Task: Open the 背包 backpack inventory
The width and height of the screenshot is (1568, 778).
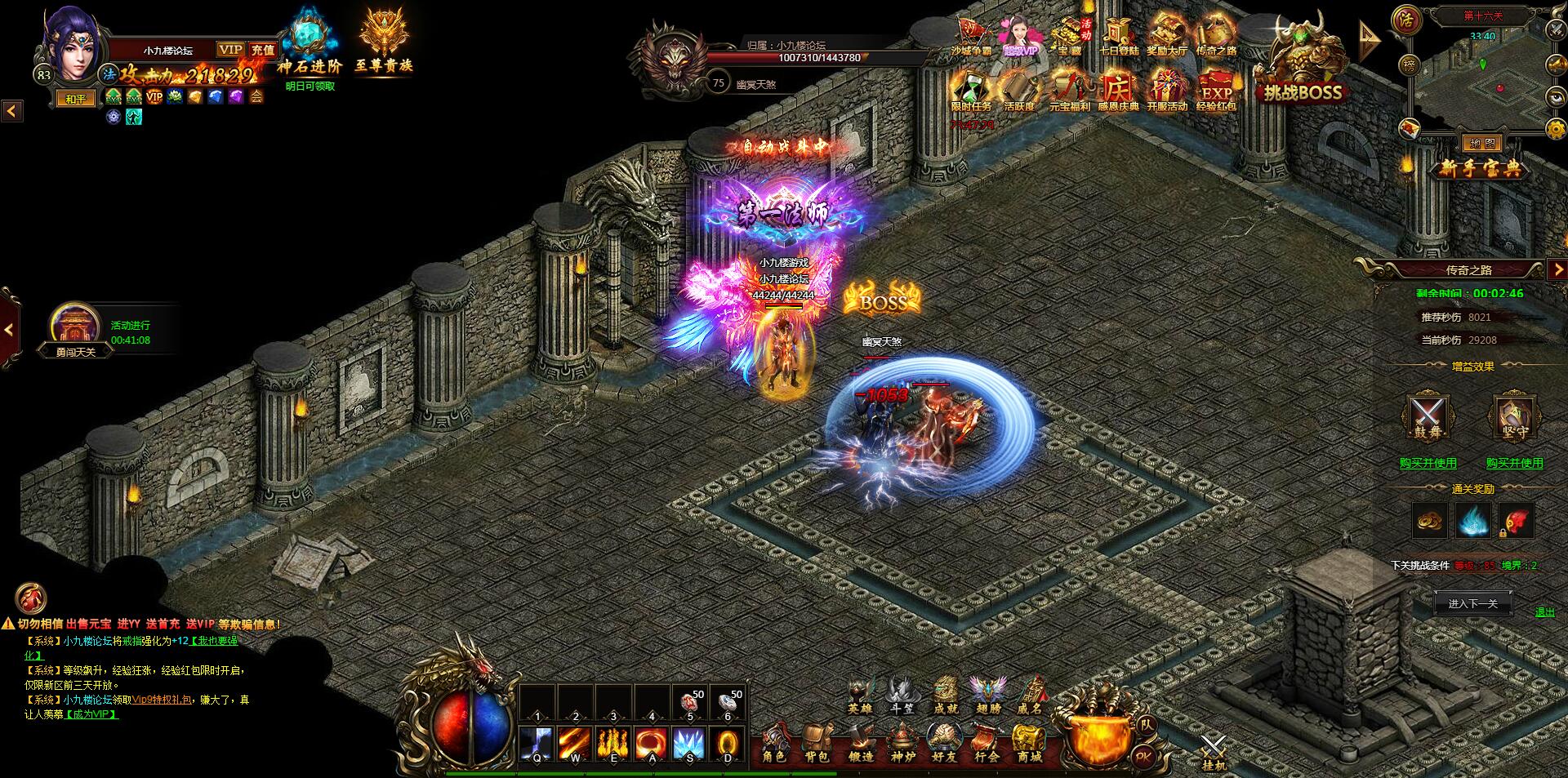Action: point(816,745)
